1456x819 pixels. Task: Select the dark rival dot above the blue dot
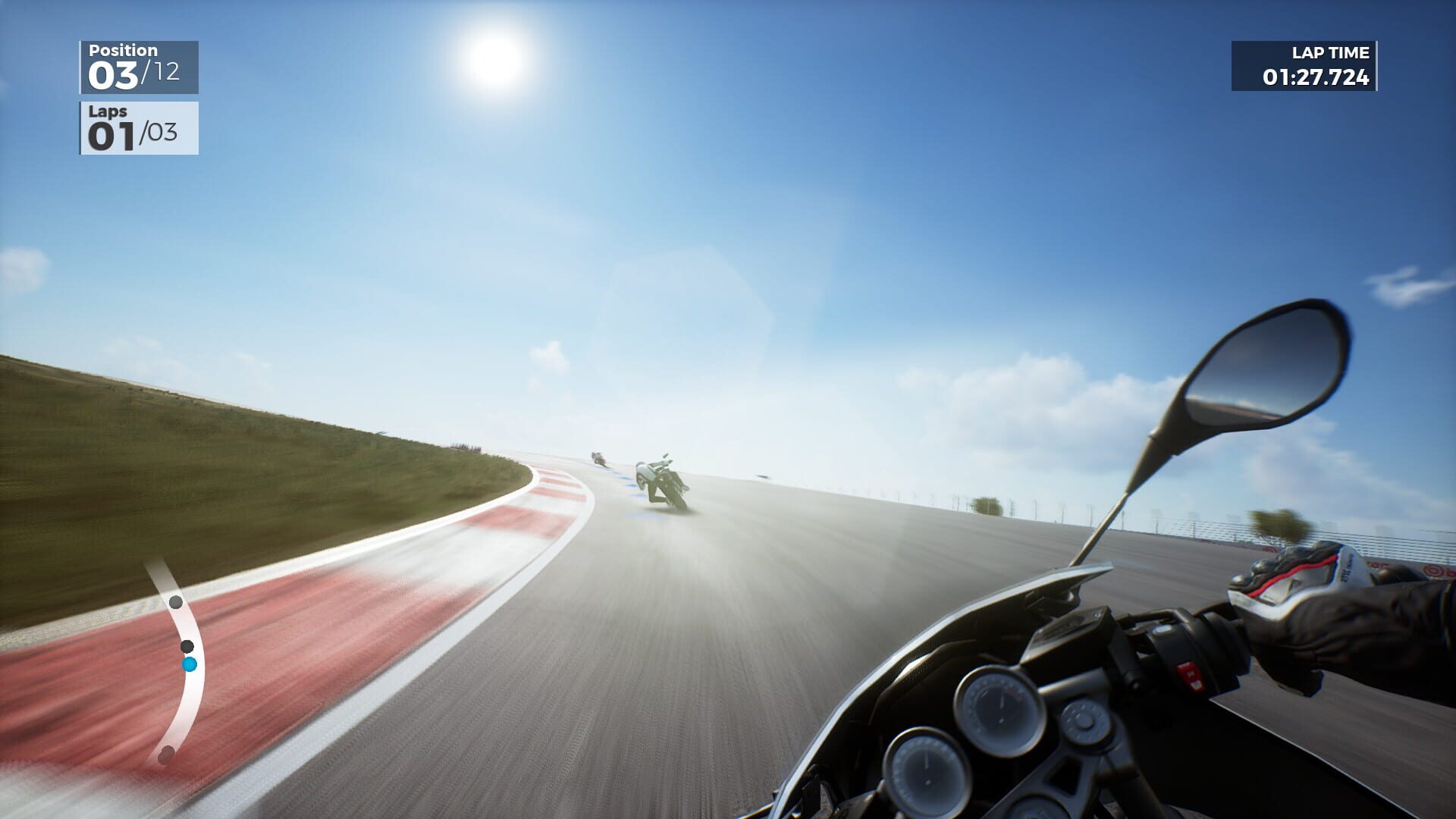pyautogui.click(x=187, y=645)
